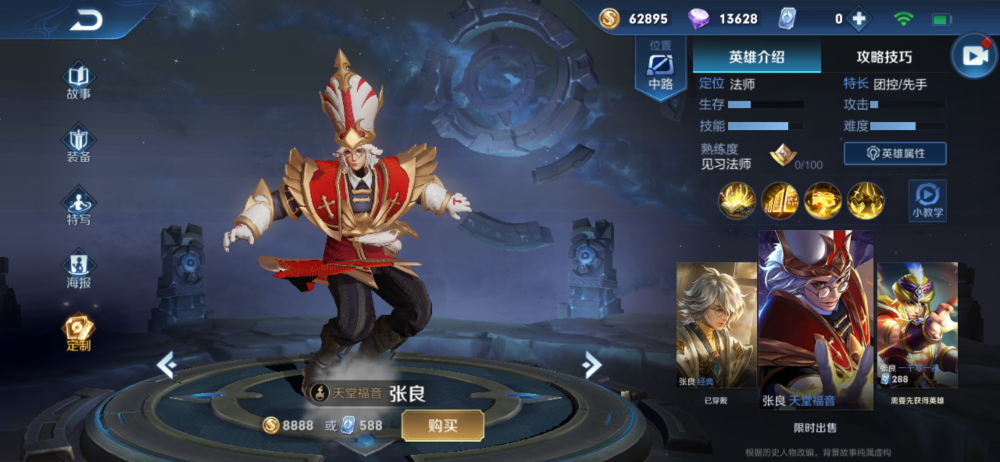Show the 海报 poster view
This screenshot has height=462, width=1000.
pos(78,270)
